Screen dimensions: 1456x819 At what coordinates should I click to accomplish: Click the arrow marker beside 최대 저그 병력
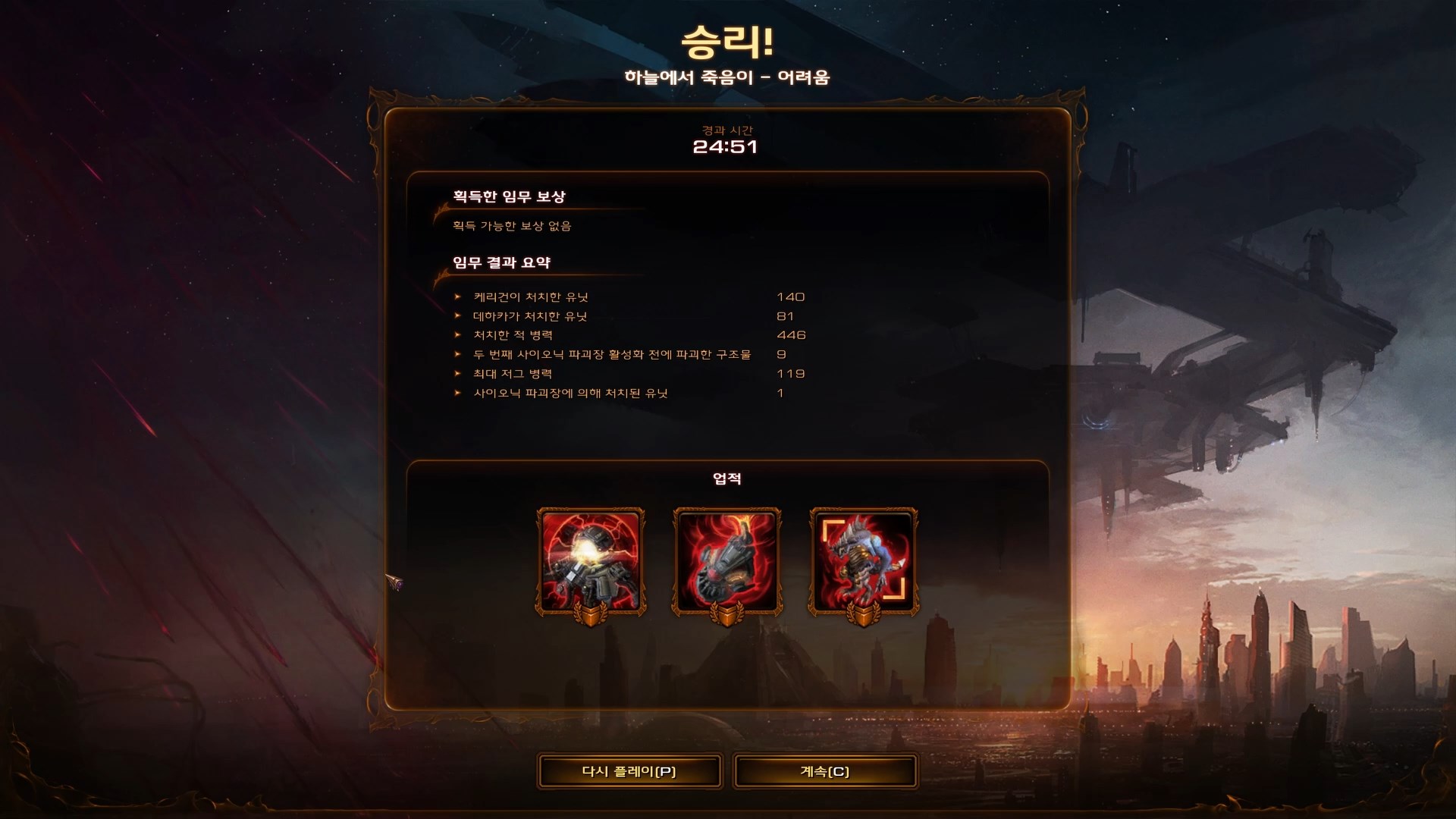click(456, 373)
